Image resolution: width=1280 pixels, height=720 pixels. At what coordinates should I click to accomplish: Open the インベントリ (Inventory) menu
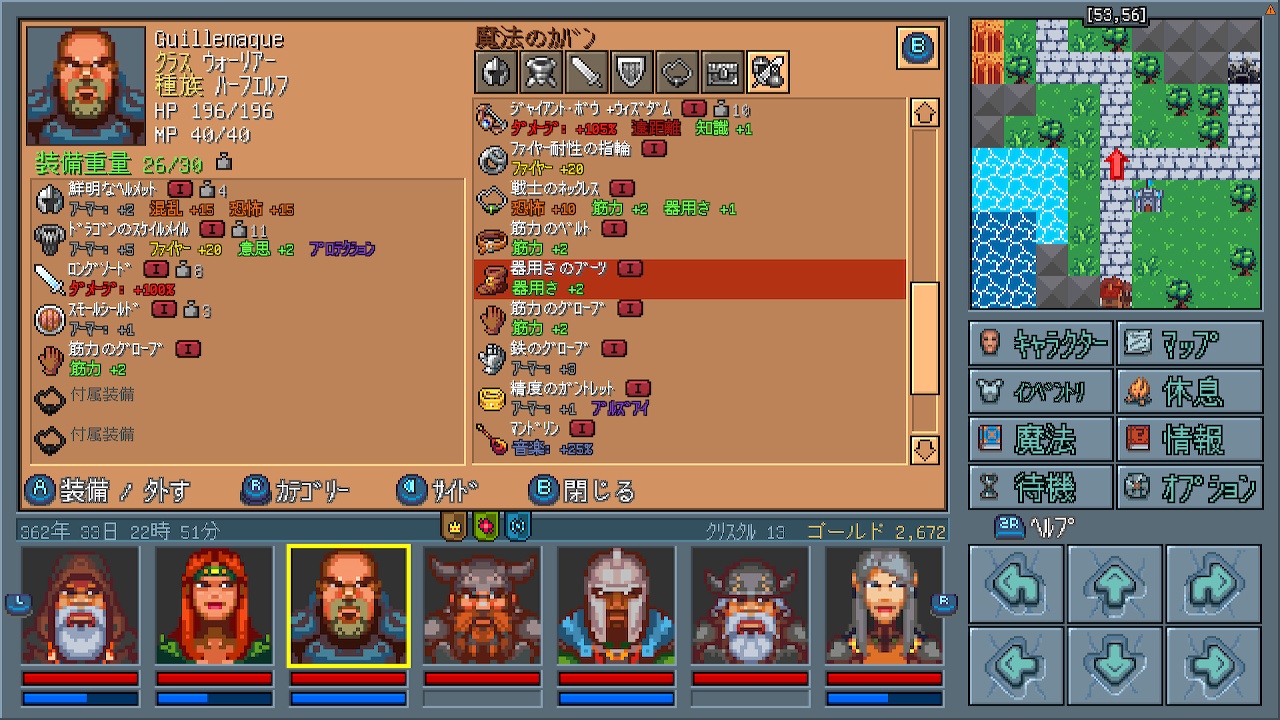point(1041,391)
